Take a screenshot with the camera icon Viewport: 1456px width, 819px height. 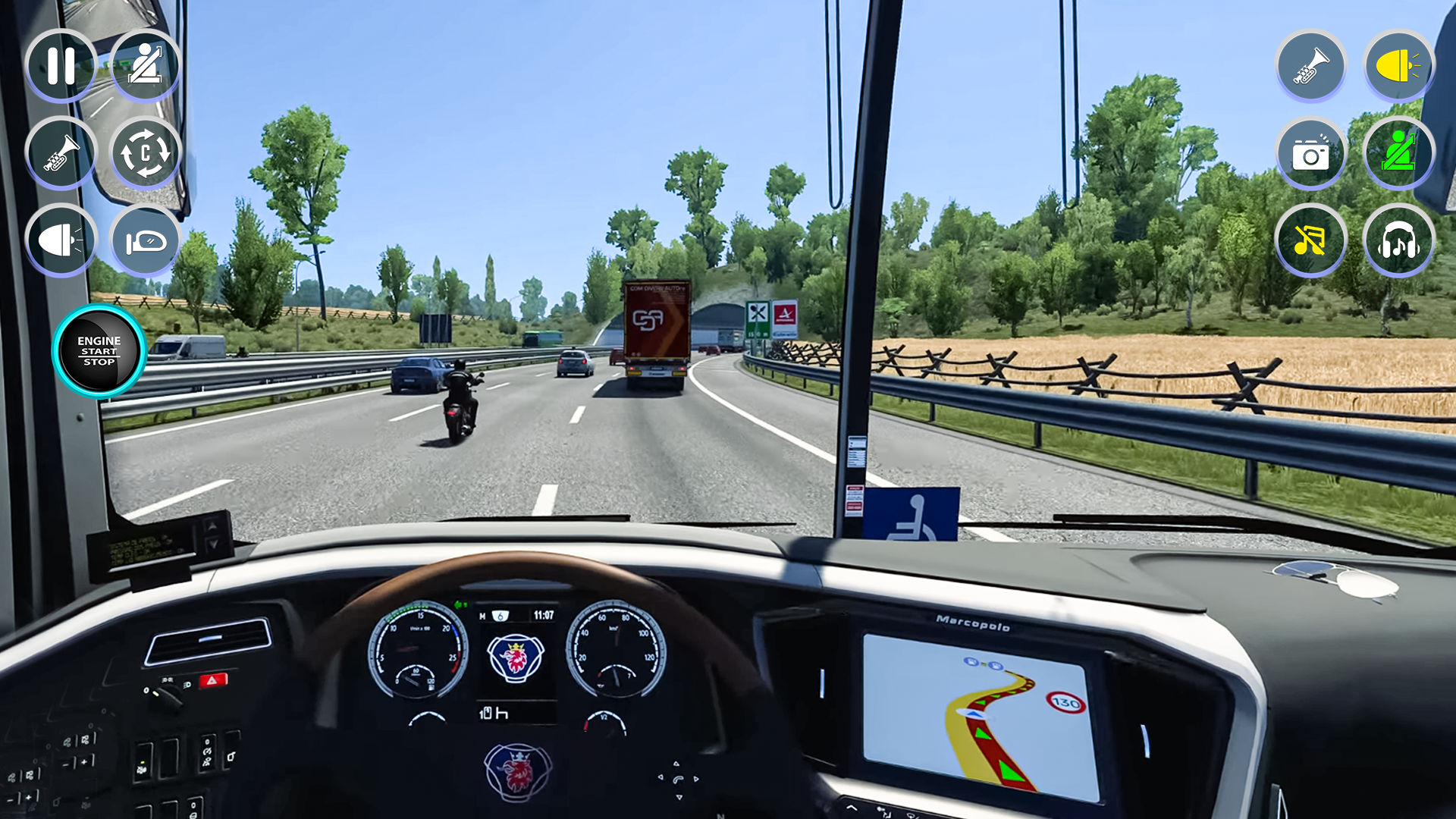click(x=1312, y=153)
